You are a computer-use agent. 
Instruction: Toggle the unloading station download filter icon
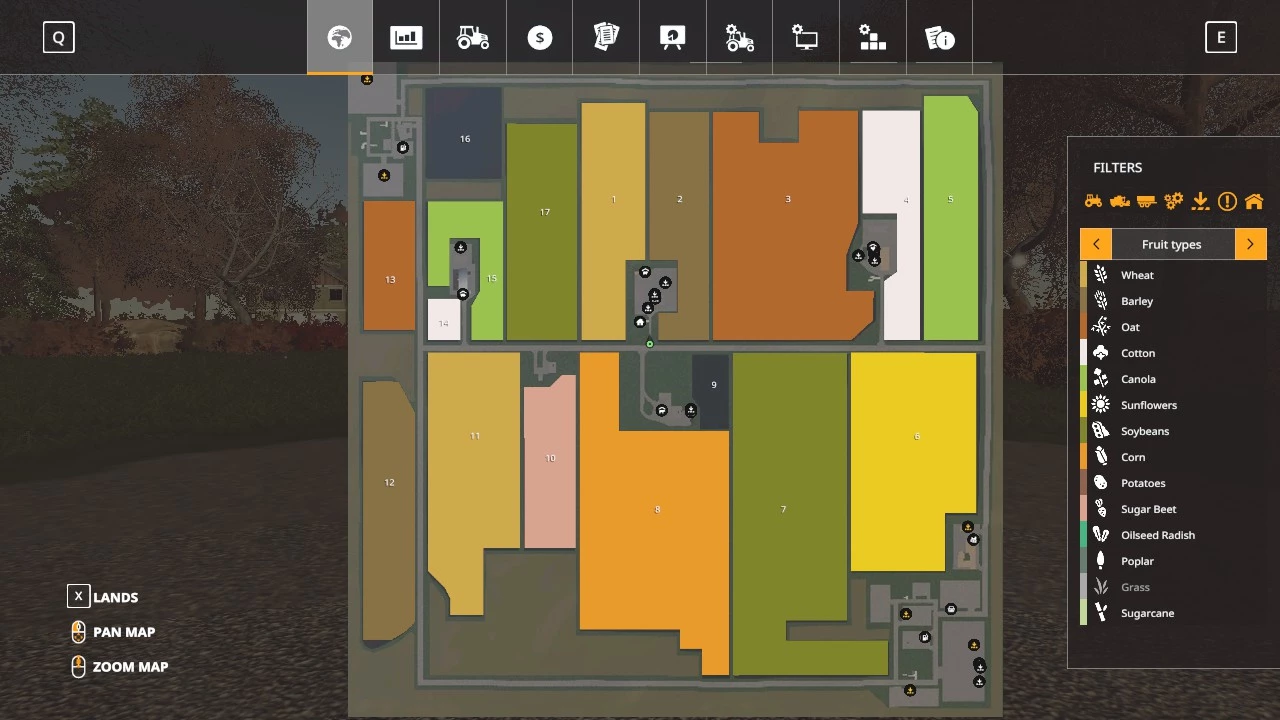(1200, 200)
